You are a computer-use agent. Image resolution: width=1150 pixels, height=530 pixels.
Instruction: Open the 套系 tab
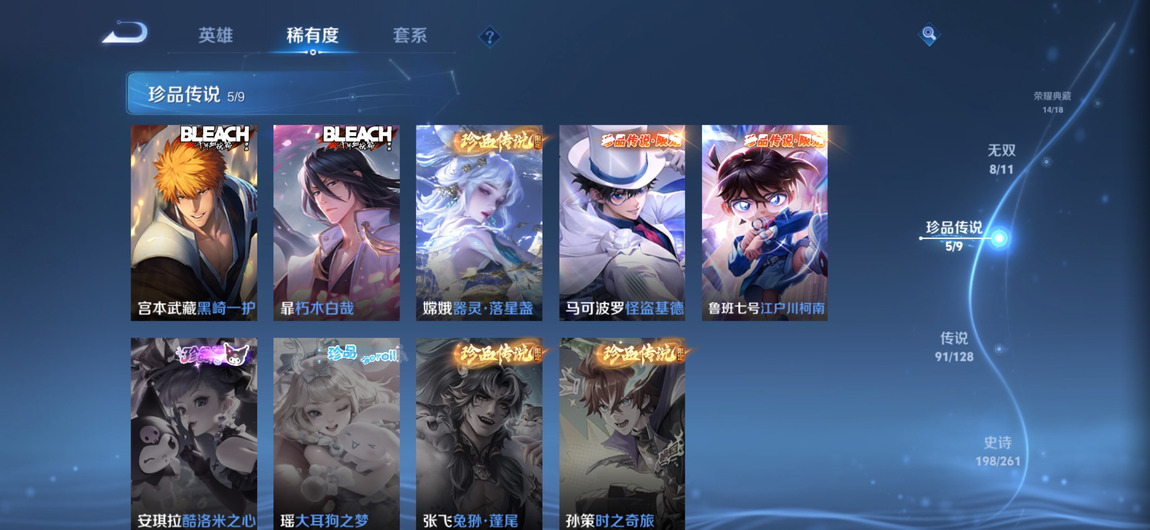tap(410, 36)
